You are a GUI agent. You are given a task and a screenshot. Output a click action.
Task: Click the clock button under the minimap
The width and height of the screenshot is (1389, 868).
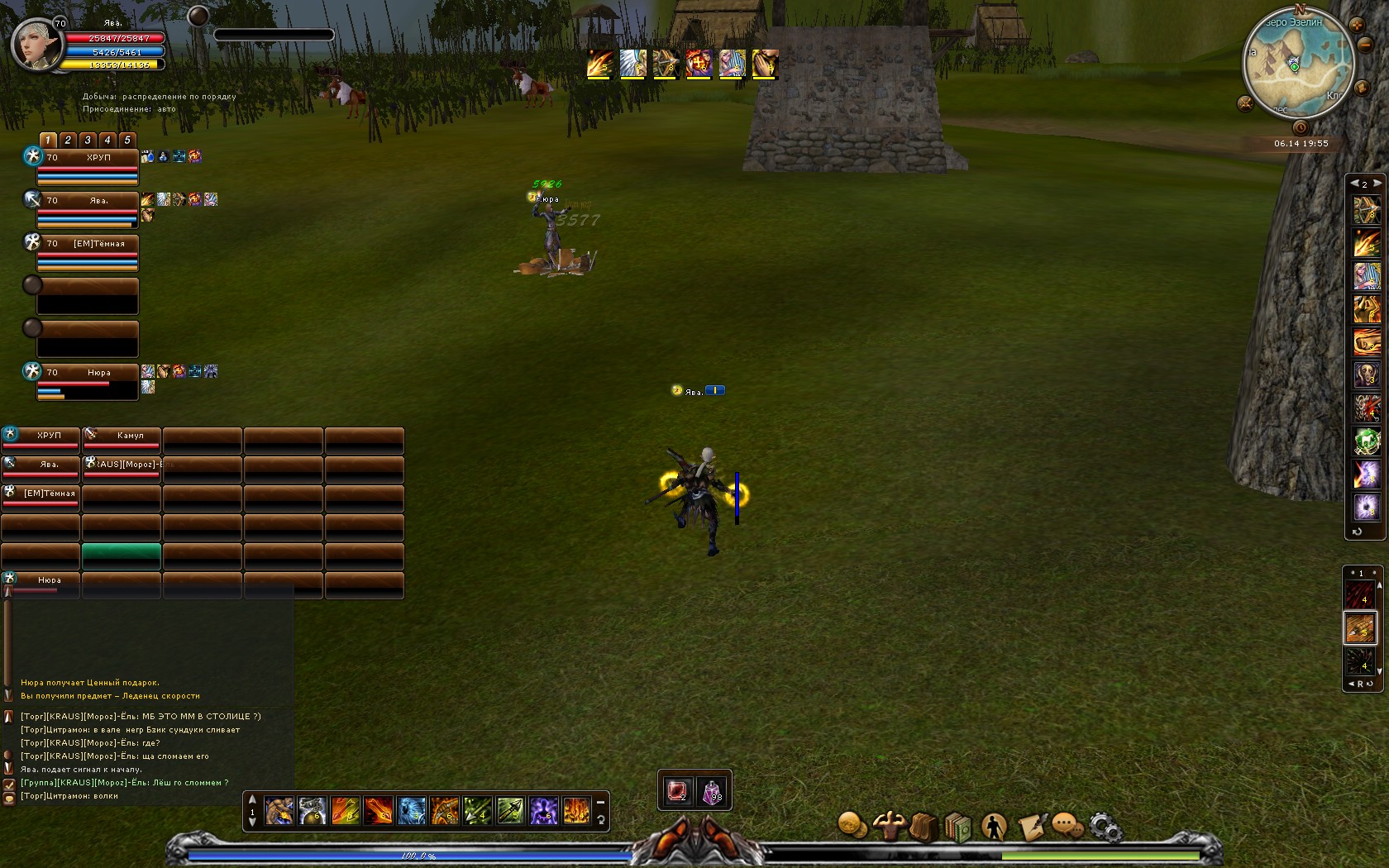[1300, 127]
